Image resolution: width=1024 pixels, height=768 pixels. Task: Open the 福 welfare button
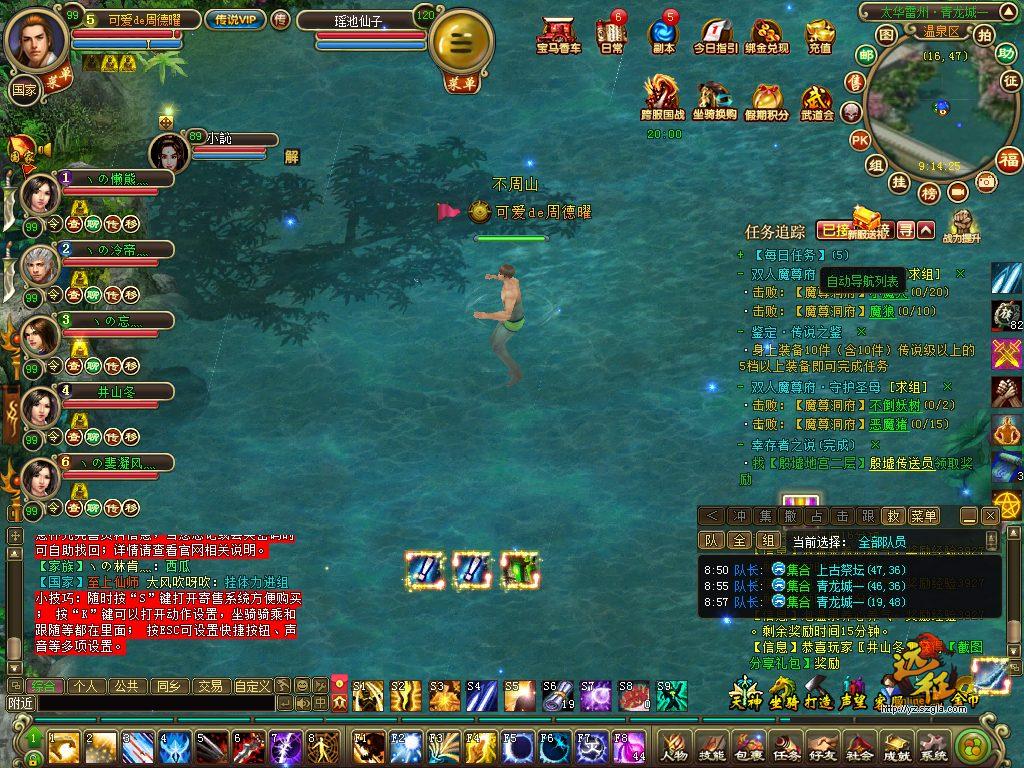coord(1009,159)
